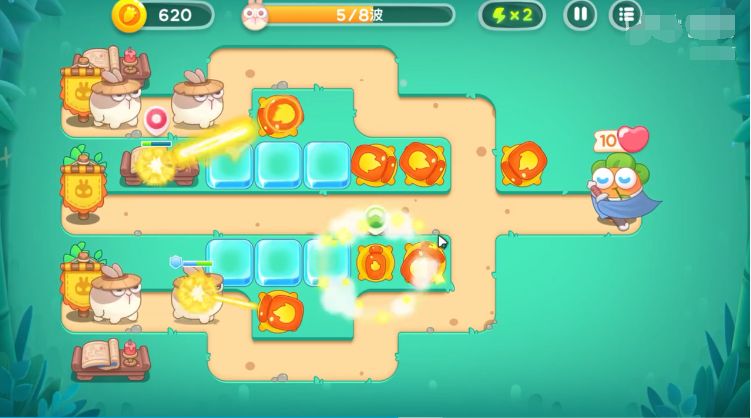Viewport: 751px width, 418px height.
Task: Open the list menu button
Action: [x=625, y=15]
